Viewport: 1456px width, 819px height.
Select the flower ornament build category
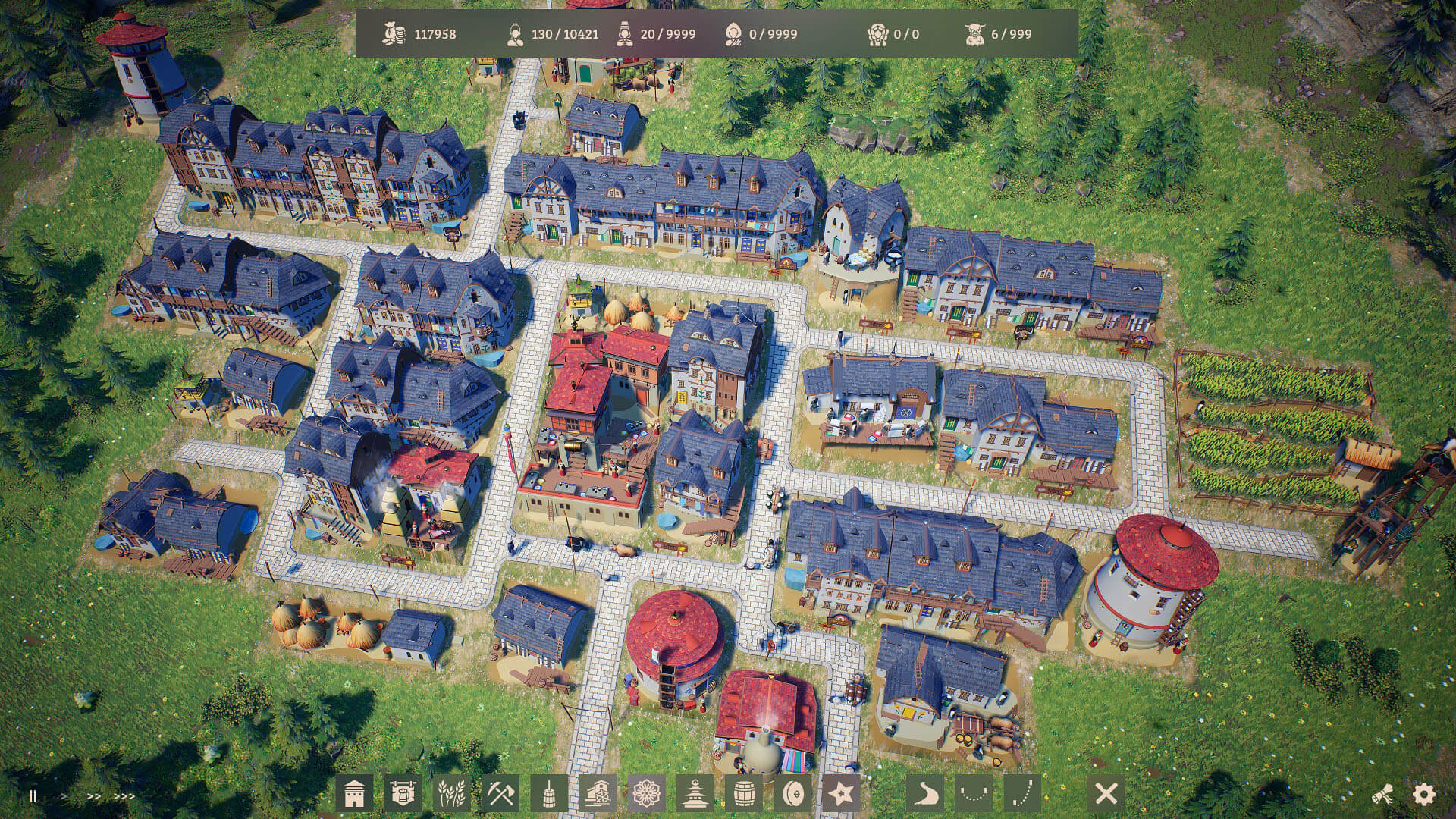coord(646,794)
